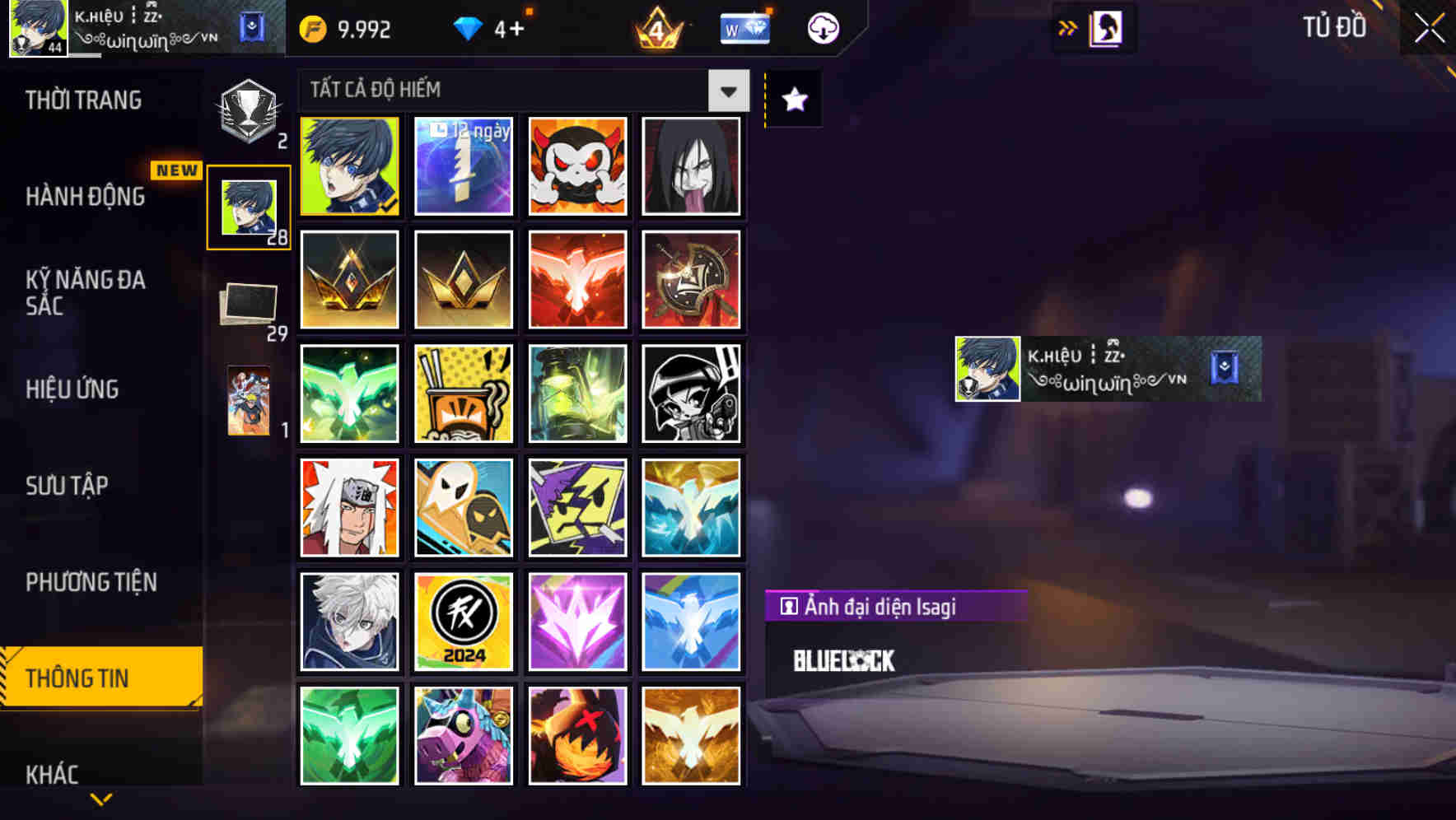Image resolution: width=1456 pixels, height=820 pixels.
Task: Open the HIỆU ỨNG tab
Action: [x=72, y=389]
